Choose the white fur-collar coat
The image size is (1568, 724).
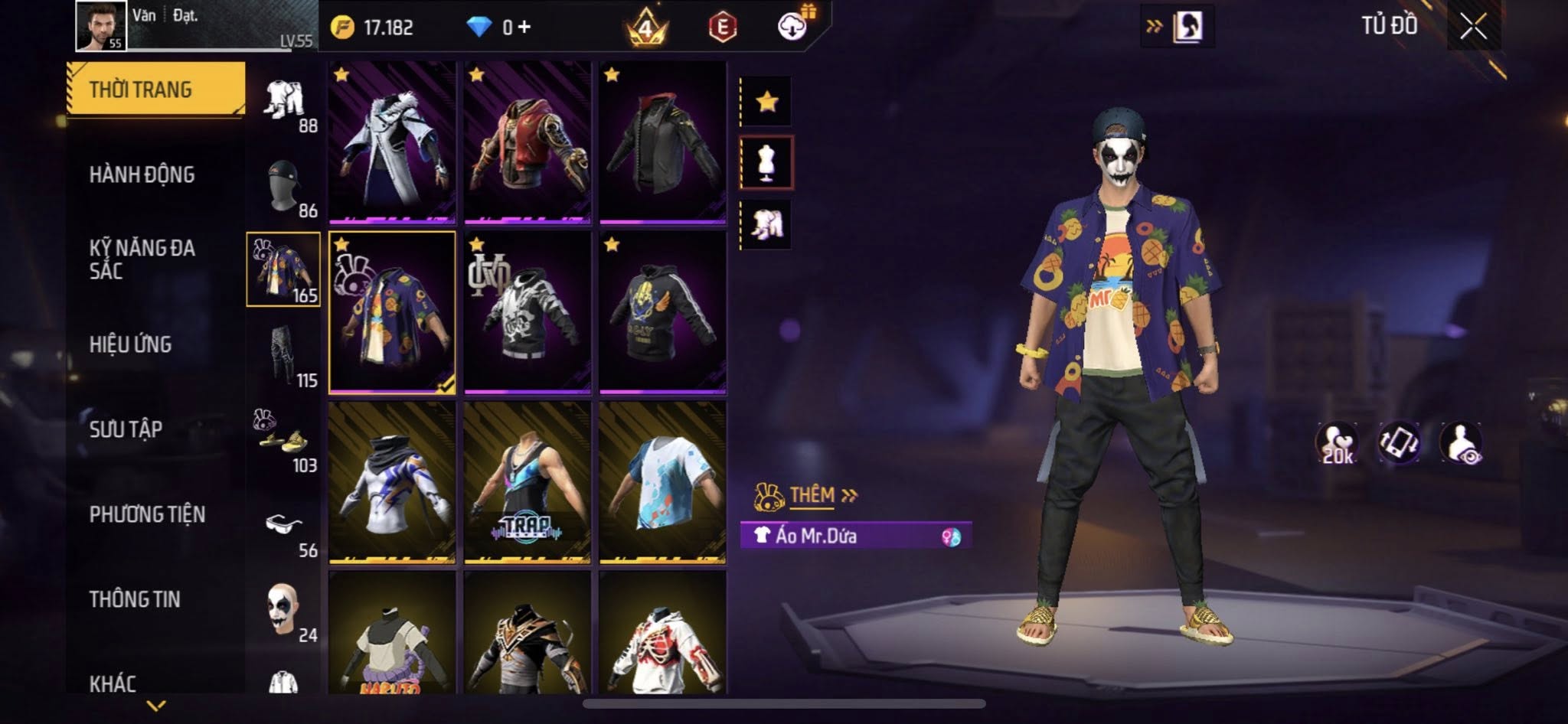392,143
